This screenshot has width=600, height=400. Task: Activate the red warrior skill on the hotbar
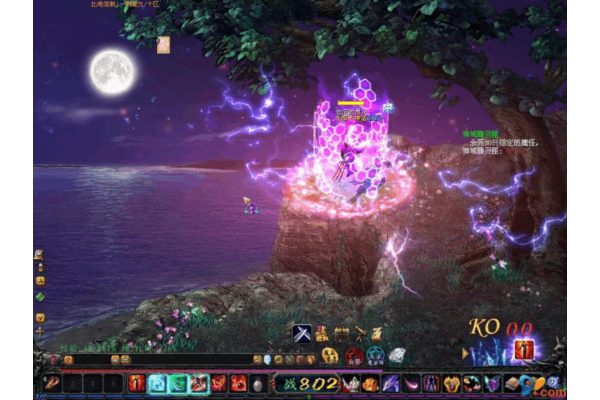(137, 382)
